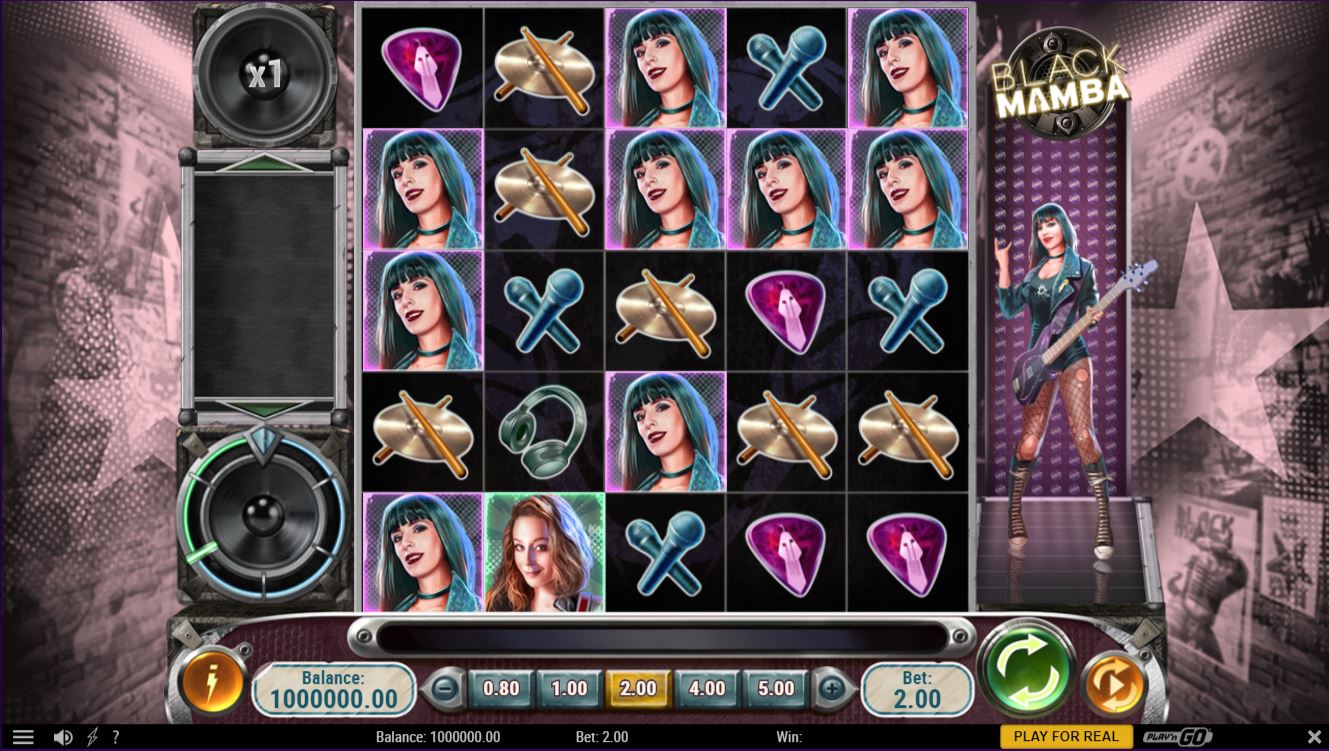
Task: Open help with the question mark
Action: (x=116, y=737)
